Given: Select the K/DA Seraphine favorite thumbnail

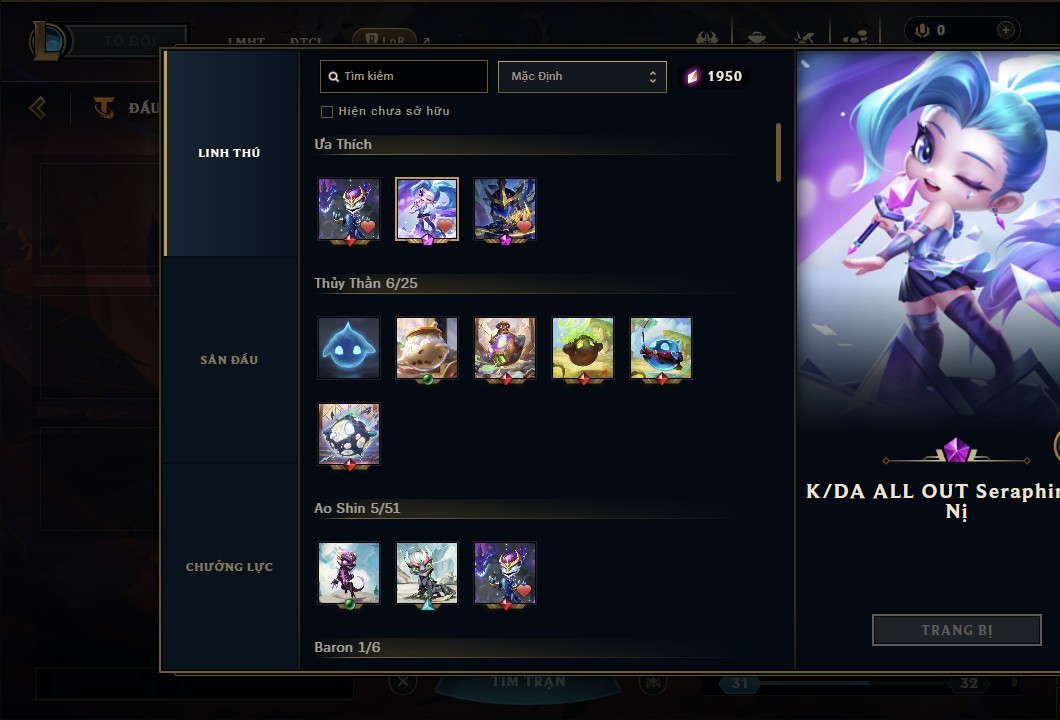Looking at the screenshot, I should coord(427,209).
